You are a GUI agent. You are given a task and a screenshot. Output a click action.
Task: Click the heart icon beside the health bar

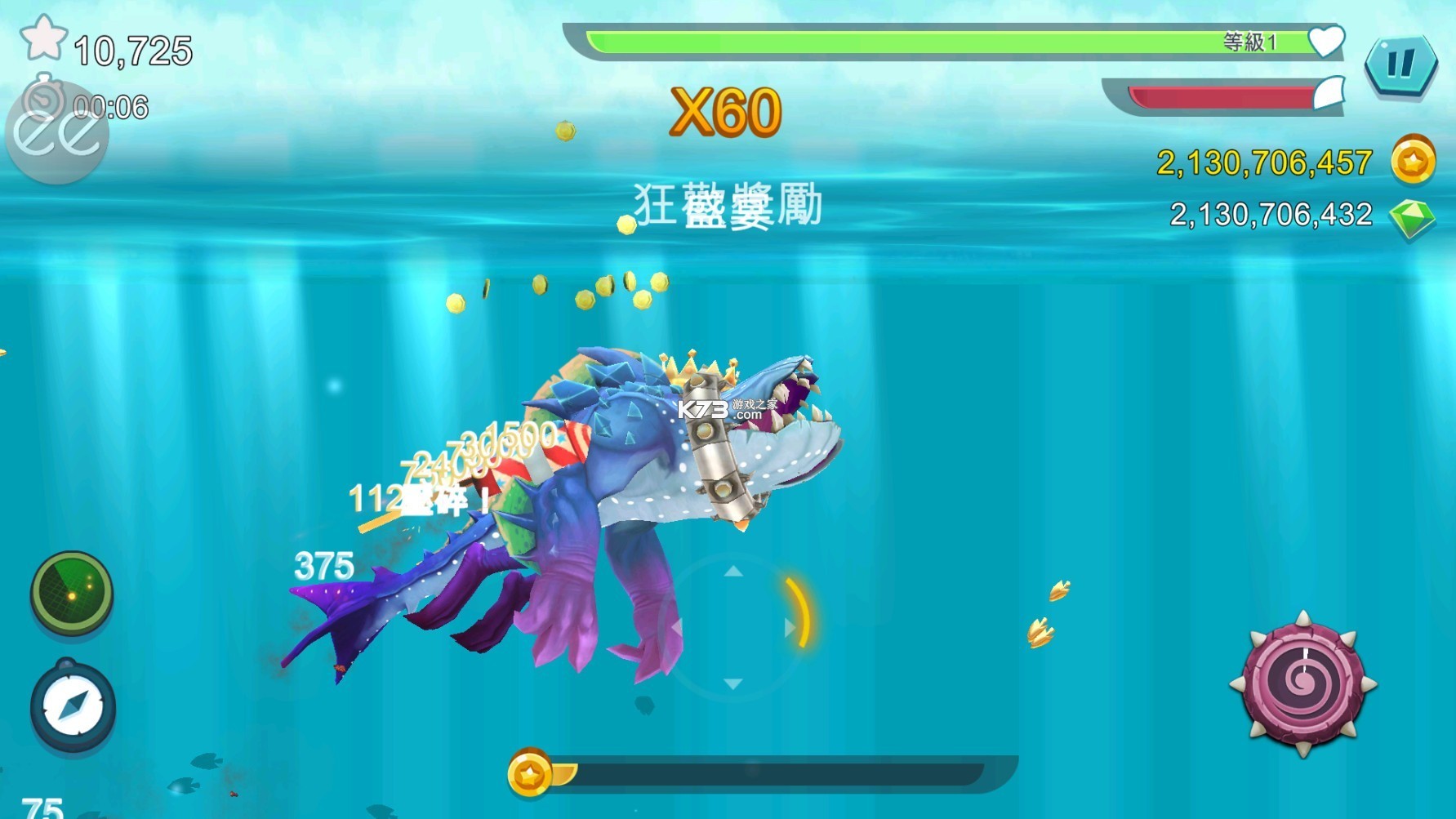pos(1329,39)
